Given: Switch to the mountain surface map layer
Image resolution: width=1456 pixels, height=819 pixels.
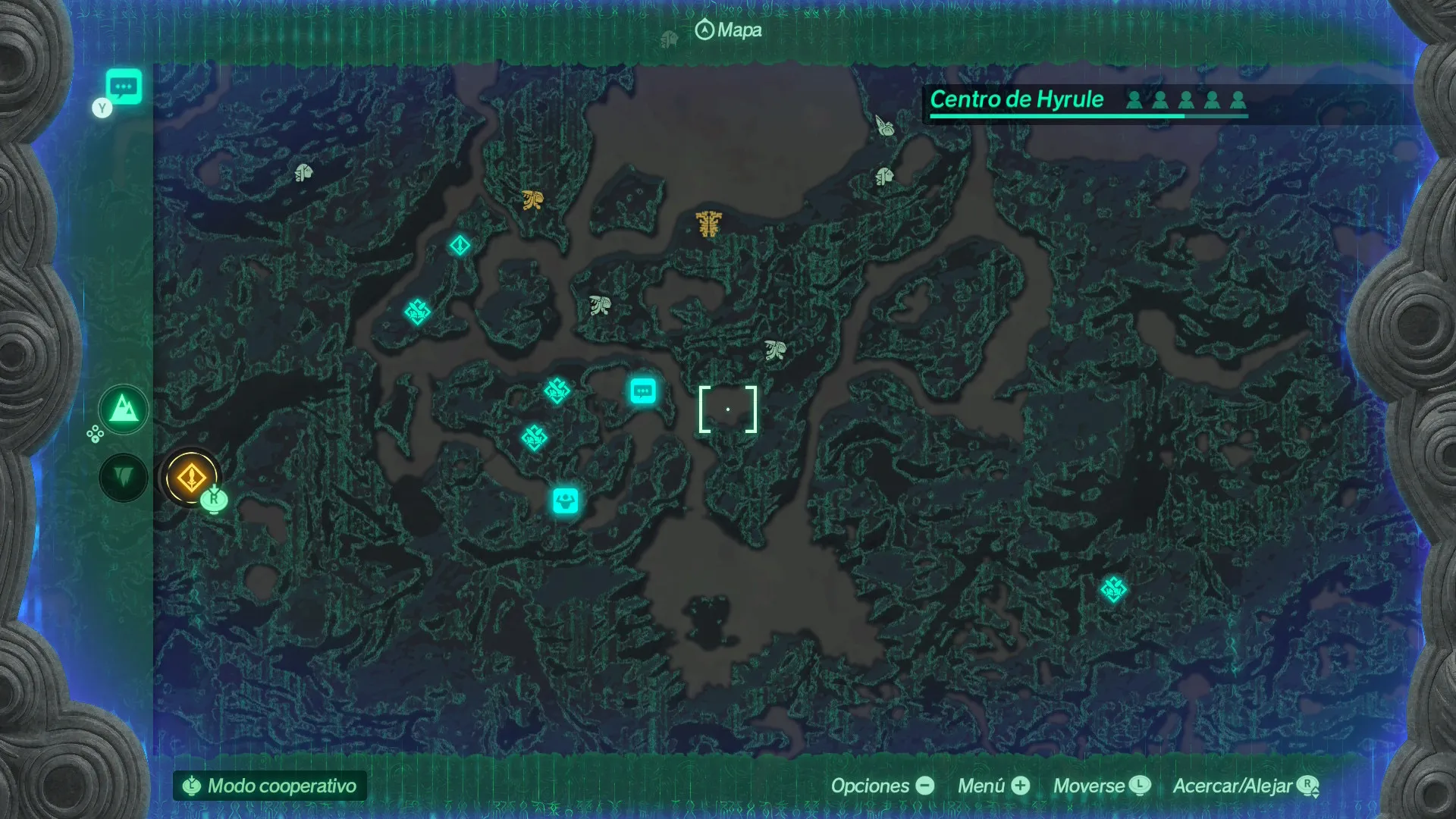Looking at the screenshot, I should 124,410.
